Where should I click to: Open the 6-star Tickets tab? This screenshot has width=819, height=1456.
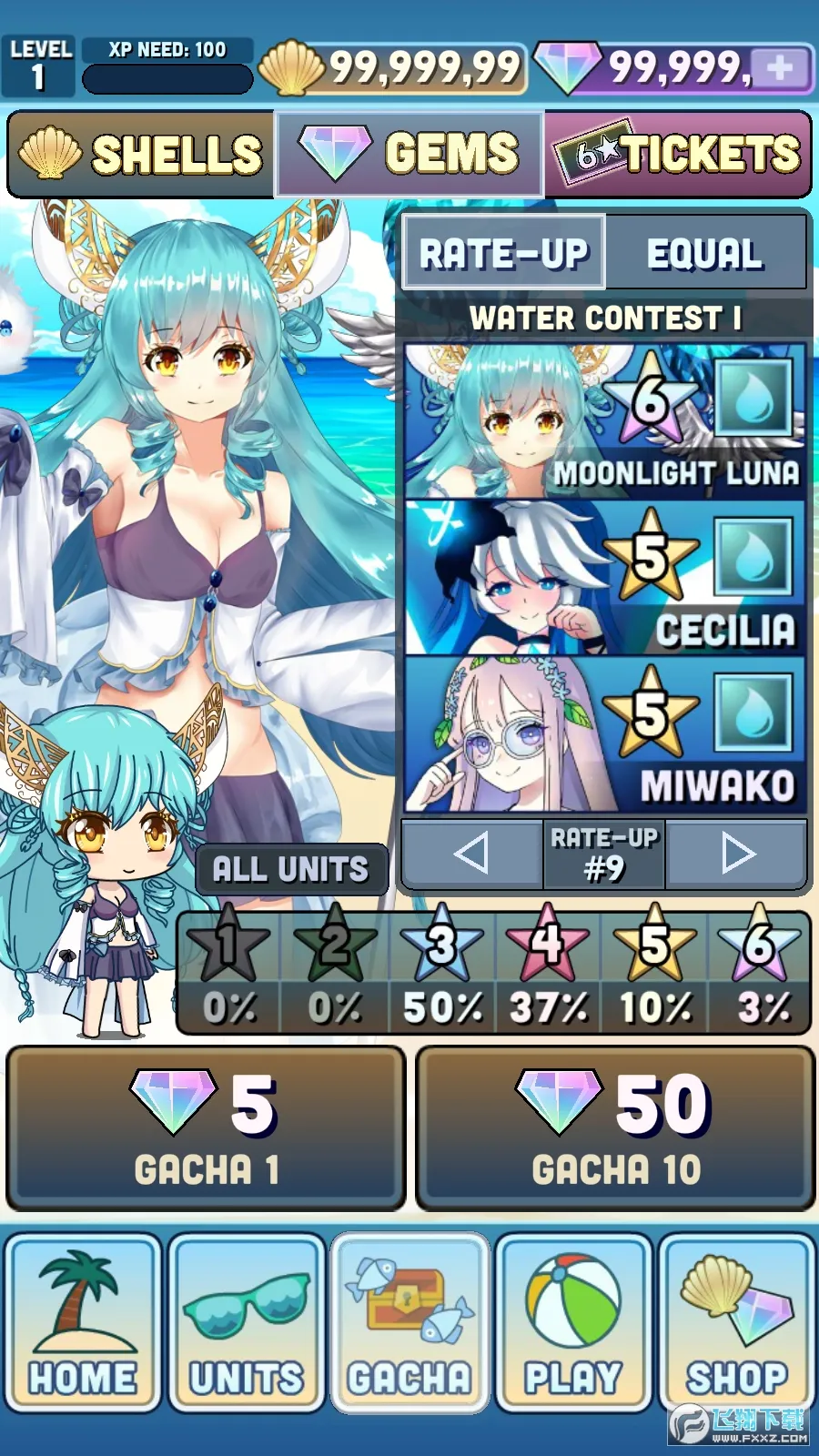click(x=678, y=154)
